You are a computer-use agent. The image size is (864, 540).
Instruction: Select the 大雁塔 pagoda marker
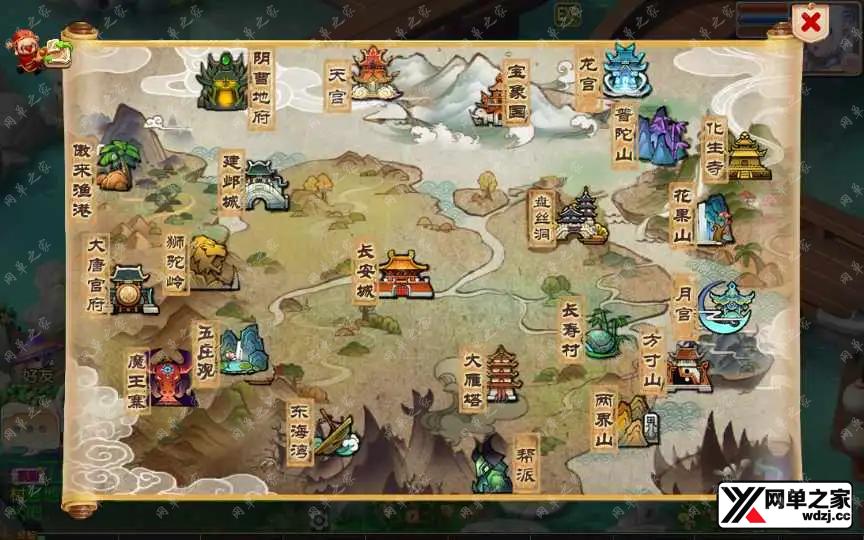[501, 375]
